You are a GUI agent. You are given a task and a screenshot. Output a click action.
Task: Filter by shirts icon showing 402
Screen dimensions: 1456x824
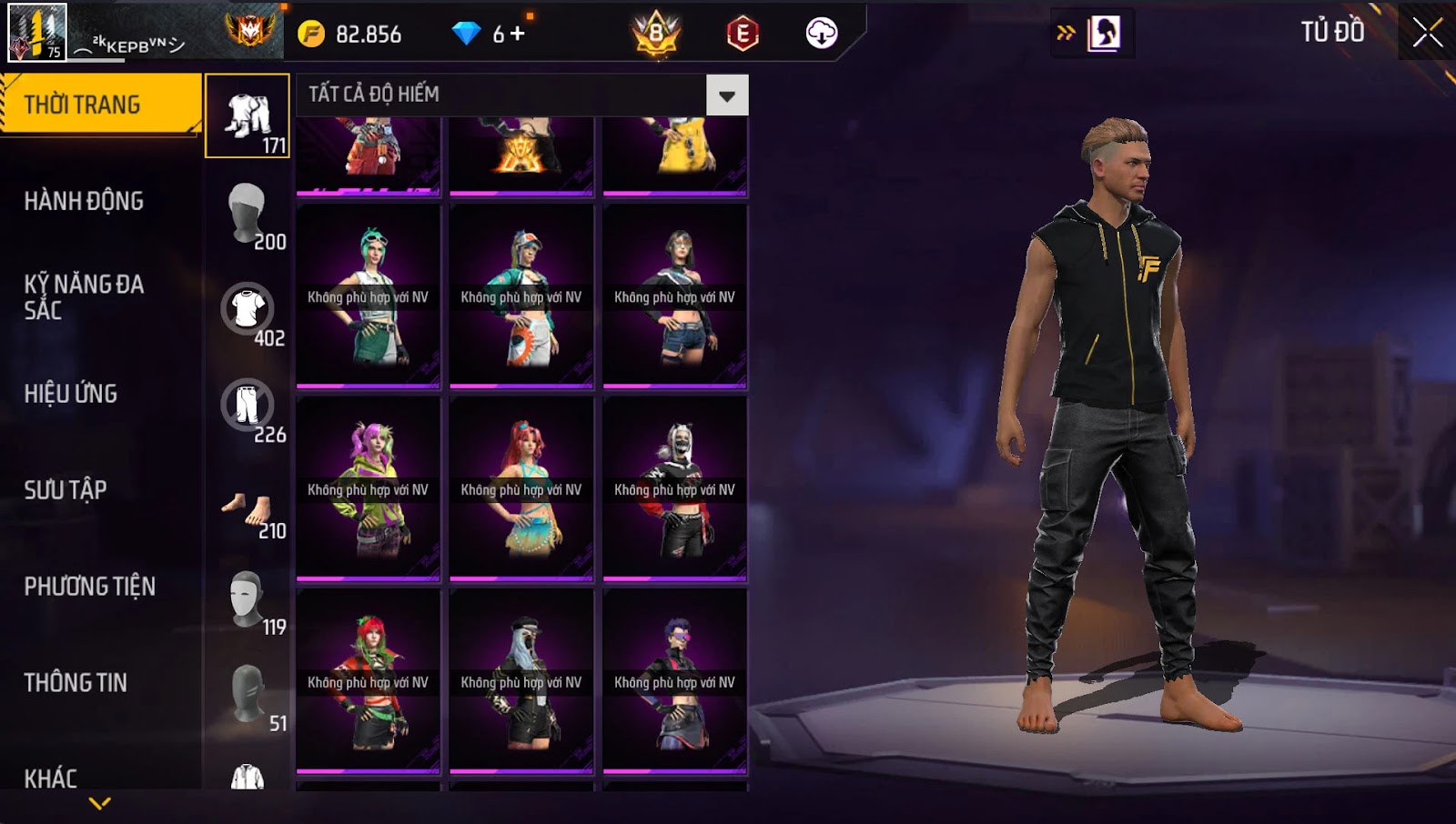pyautogui.click(x=248, y=309)
